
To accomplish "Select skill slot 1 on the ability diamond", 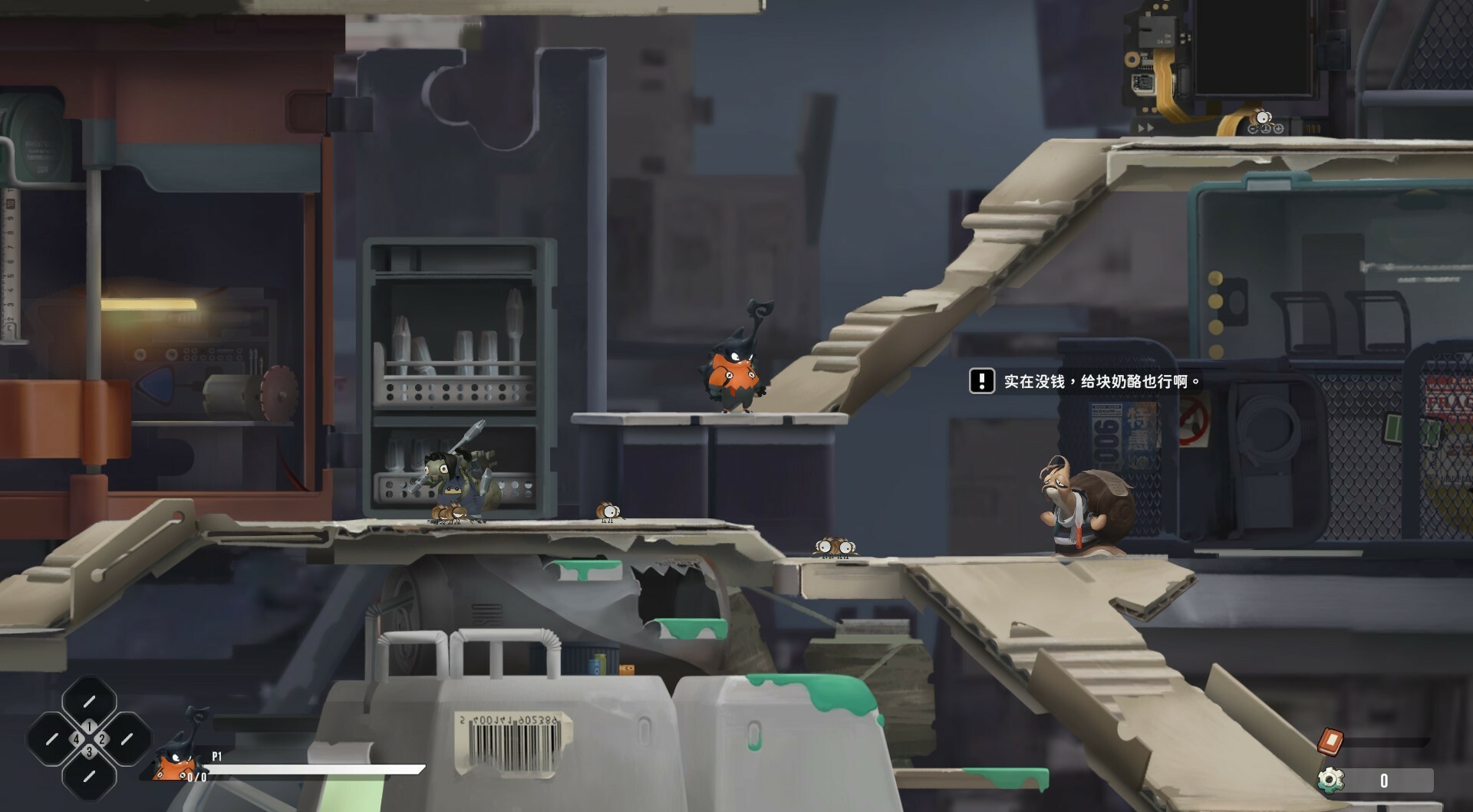I will (89, 726).
